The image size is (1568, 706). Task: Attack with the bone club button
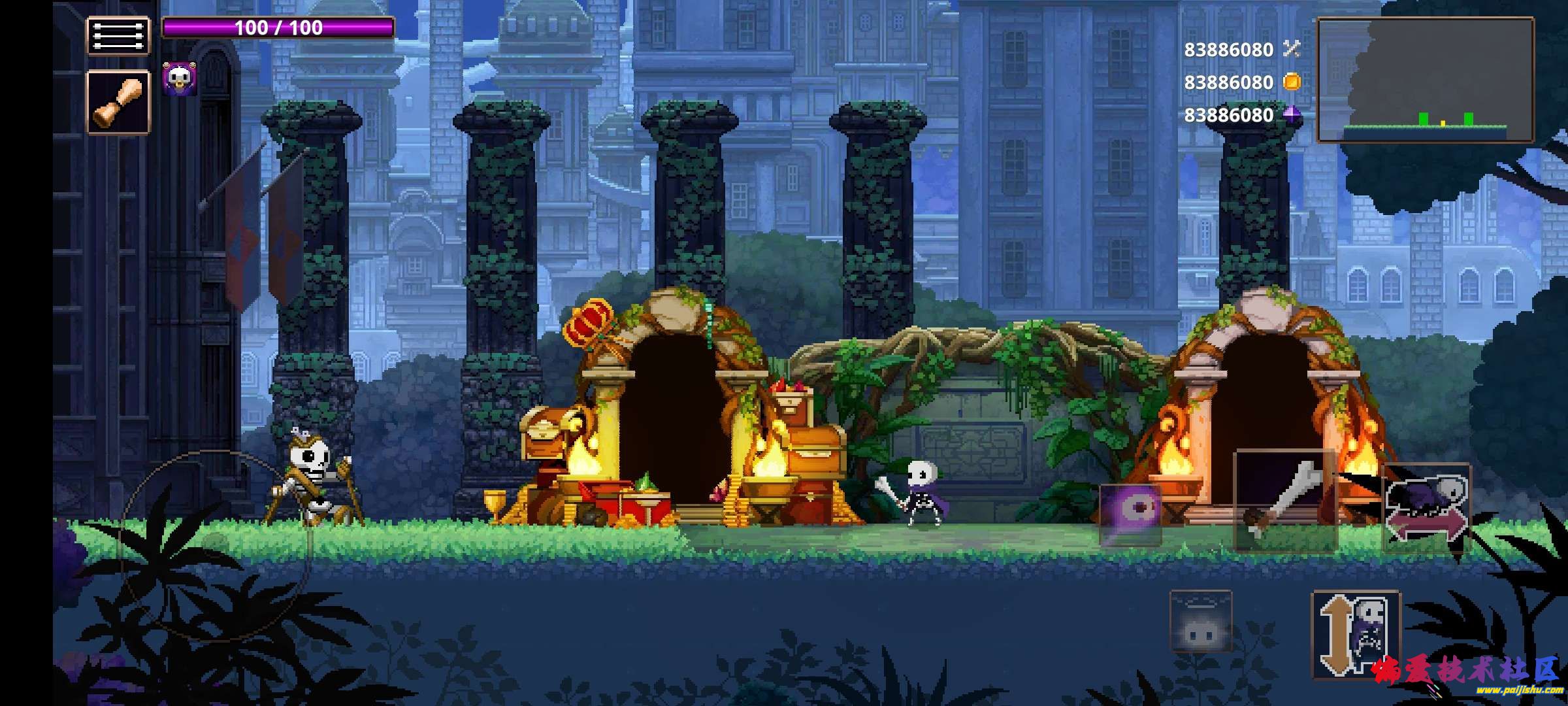[1285, 501]
